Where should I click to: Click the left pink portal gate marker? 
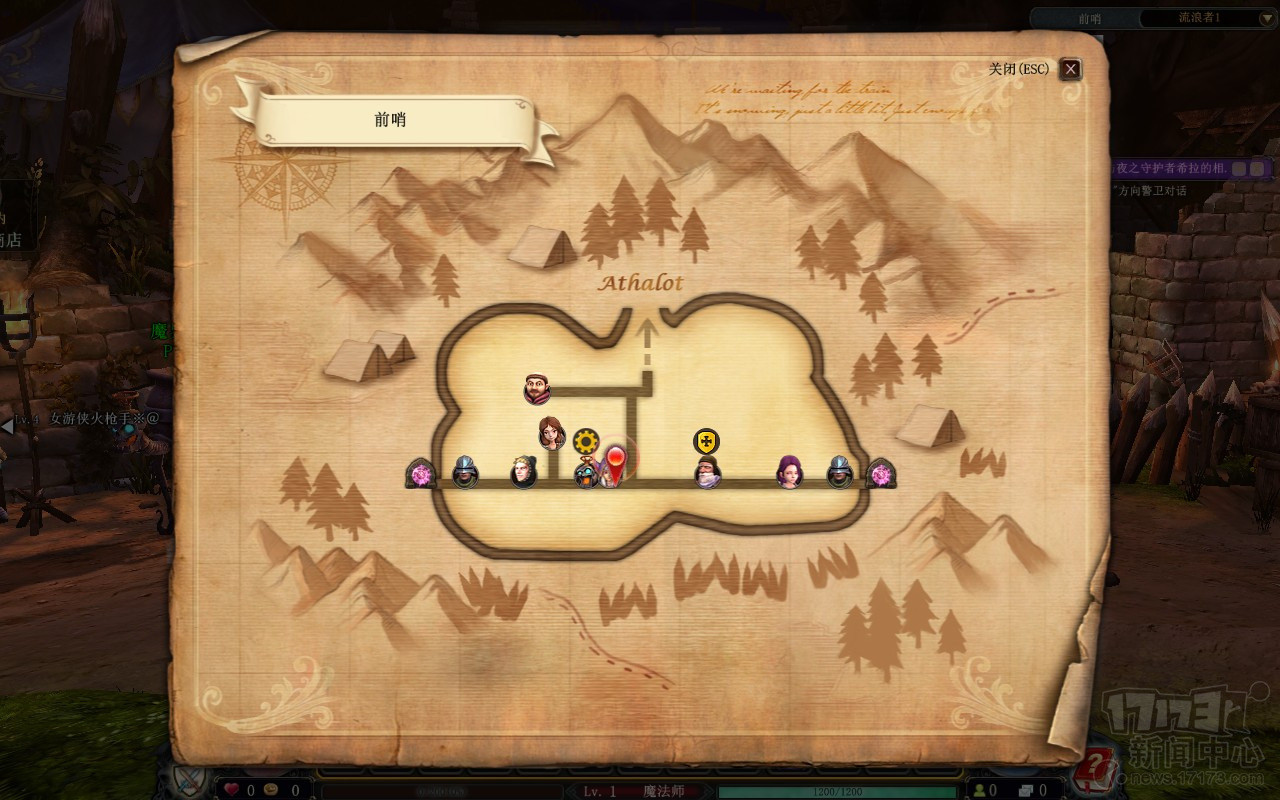[x=422, y=474]
